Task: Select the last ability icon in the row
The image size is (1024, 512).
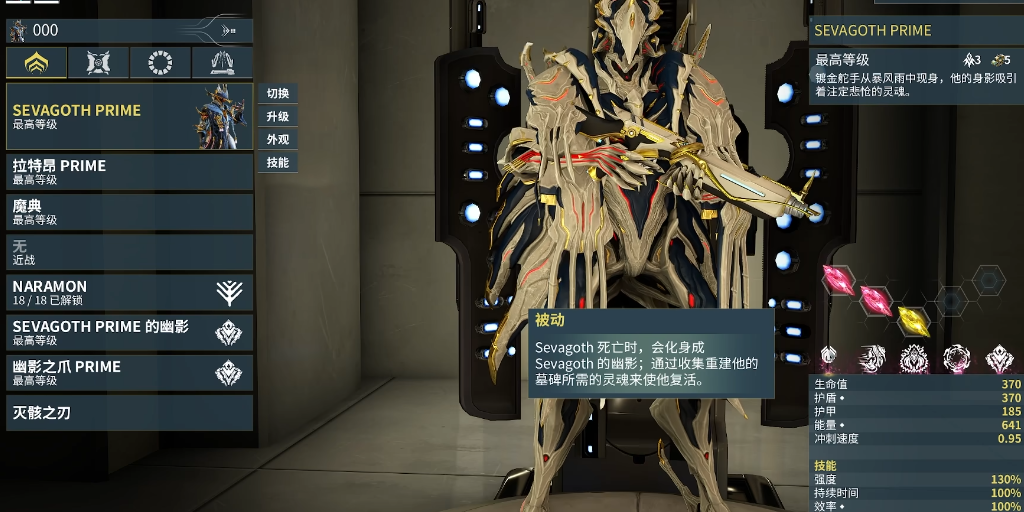Action: [999, 357]
